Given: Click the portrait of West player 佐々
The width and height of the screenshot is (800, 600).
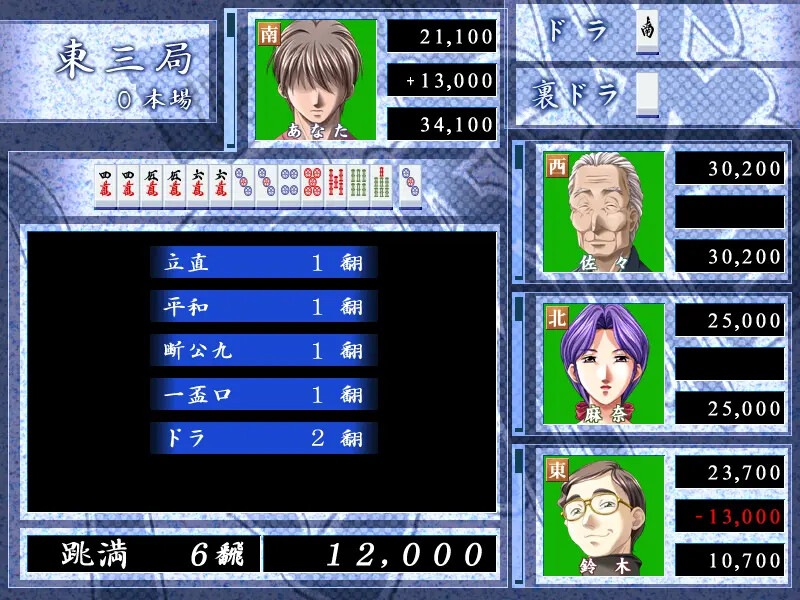Looking at the screenshot, I should click(604, 212).
